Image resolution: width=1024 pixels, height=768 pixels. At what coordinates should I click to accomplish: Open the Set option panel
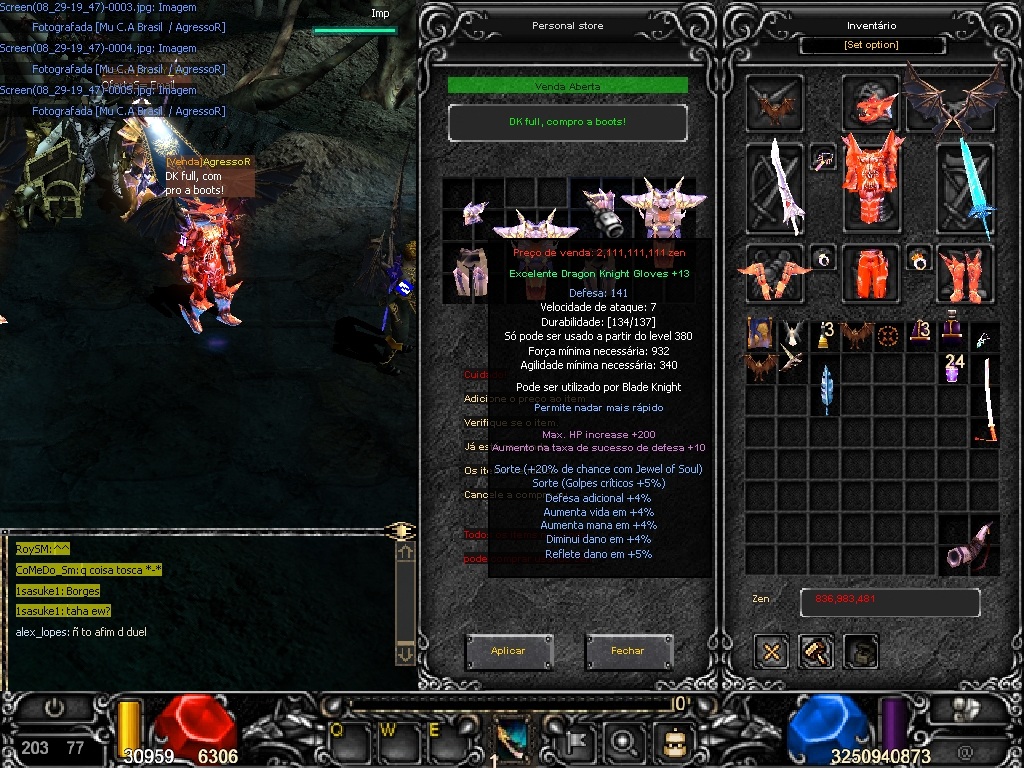point(871,45)
